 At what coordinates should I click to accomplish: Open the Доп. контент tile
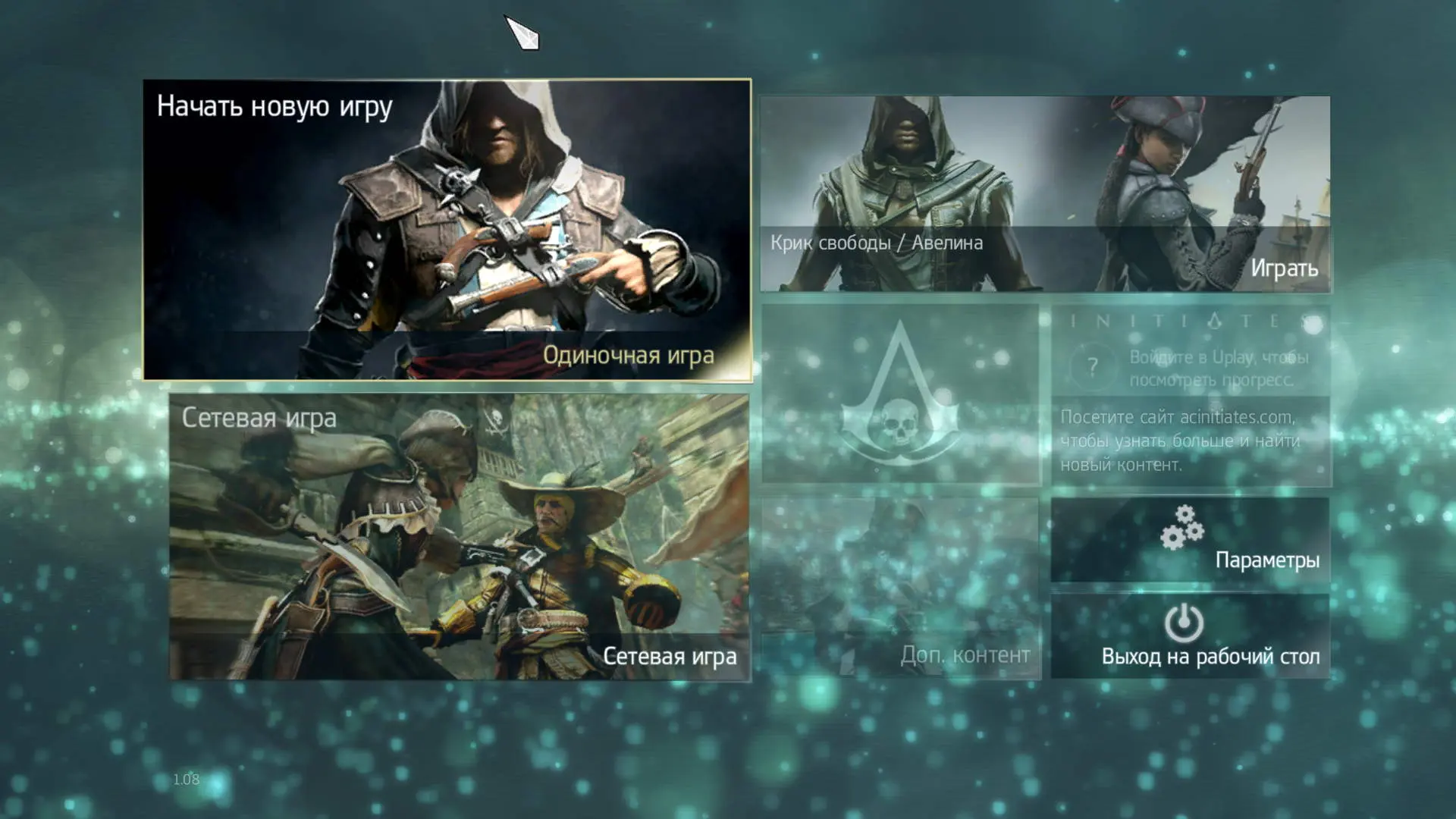[900, 588]
